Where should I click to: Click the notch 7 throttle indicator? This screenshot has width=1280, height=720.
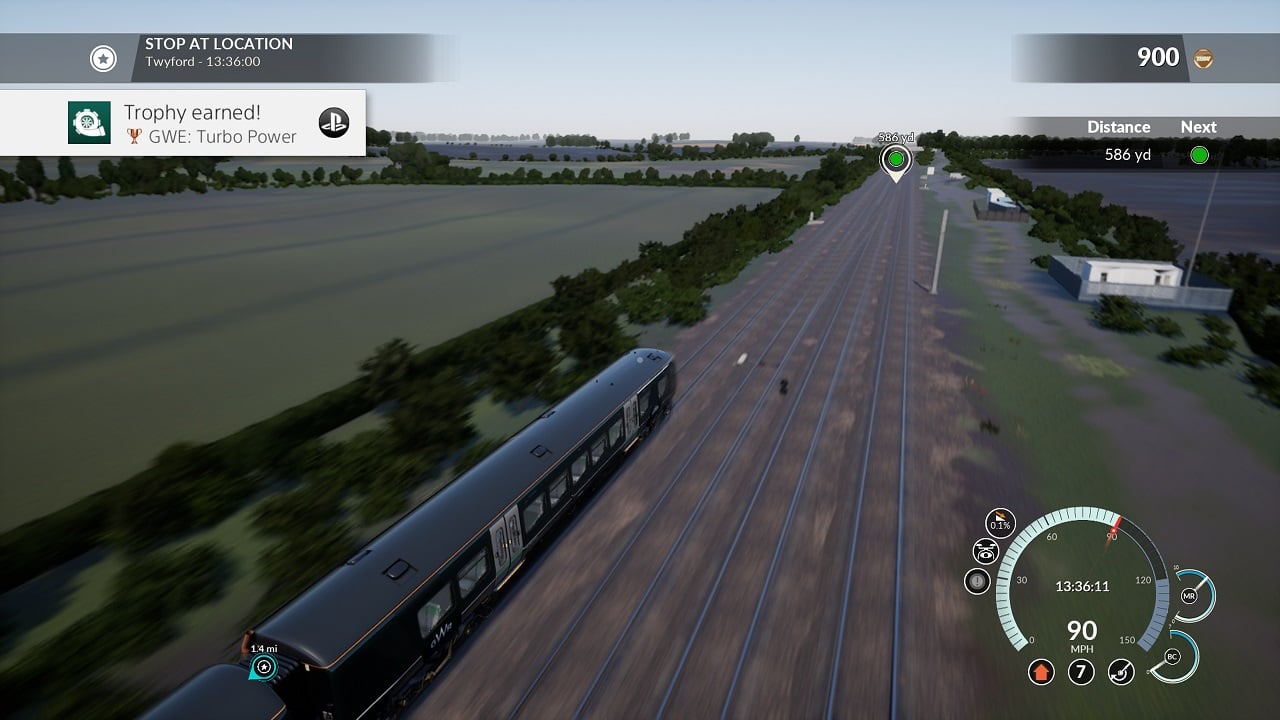[1081, 671]
